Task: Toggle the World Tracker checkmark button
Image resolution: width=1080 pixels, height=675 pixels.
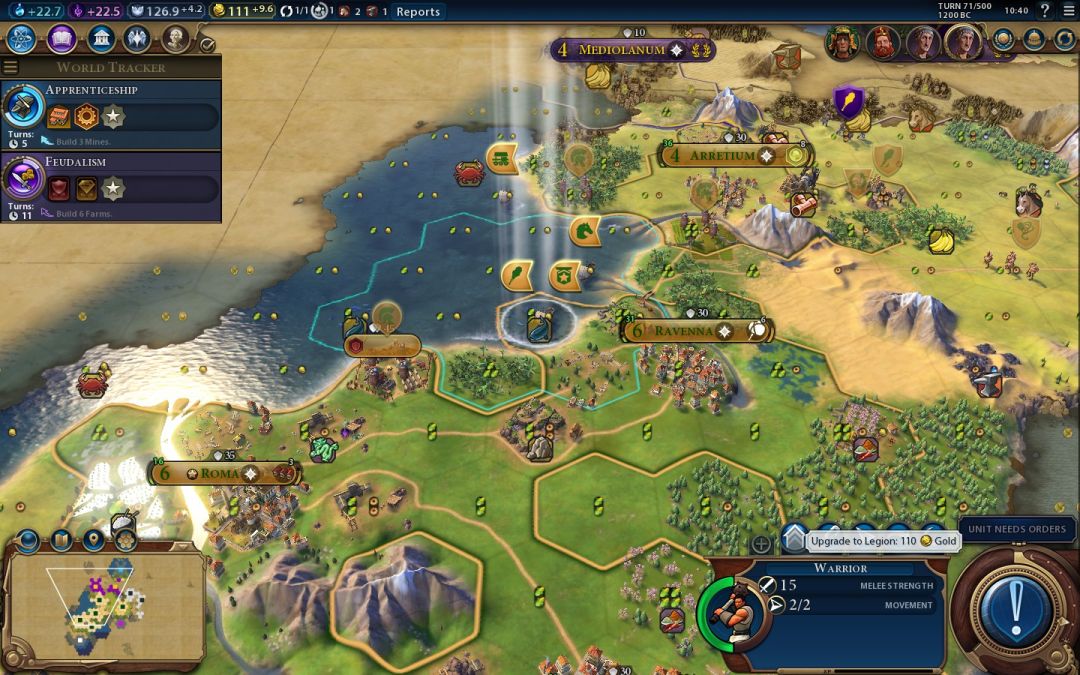Action: [207, 45]
